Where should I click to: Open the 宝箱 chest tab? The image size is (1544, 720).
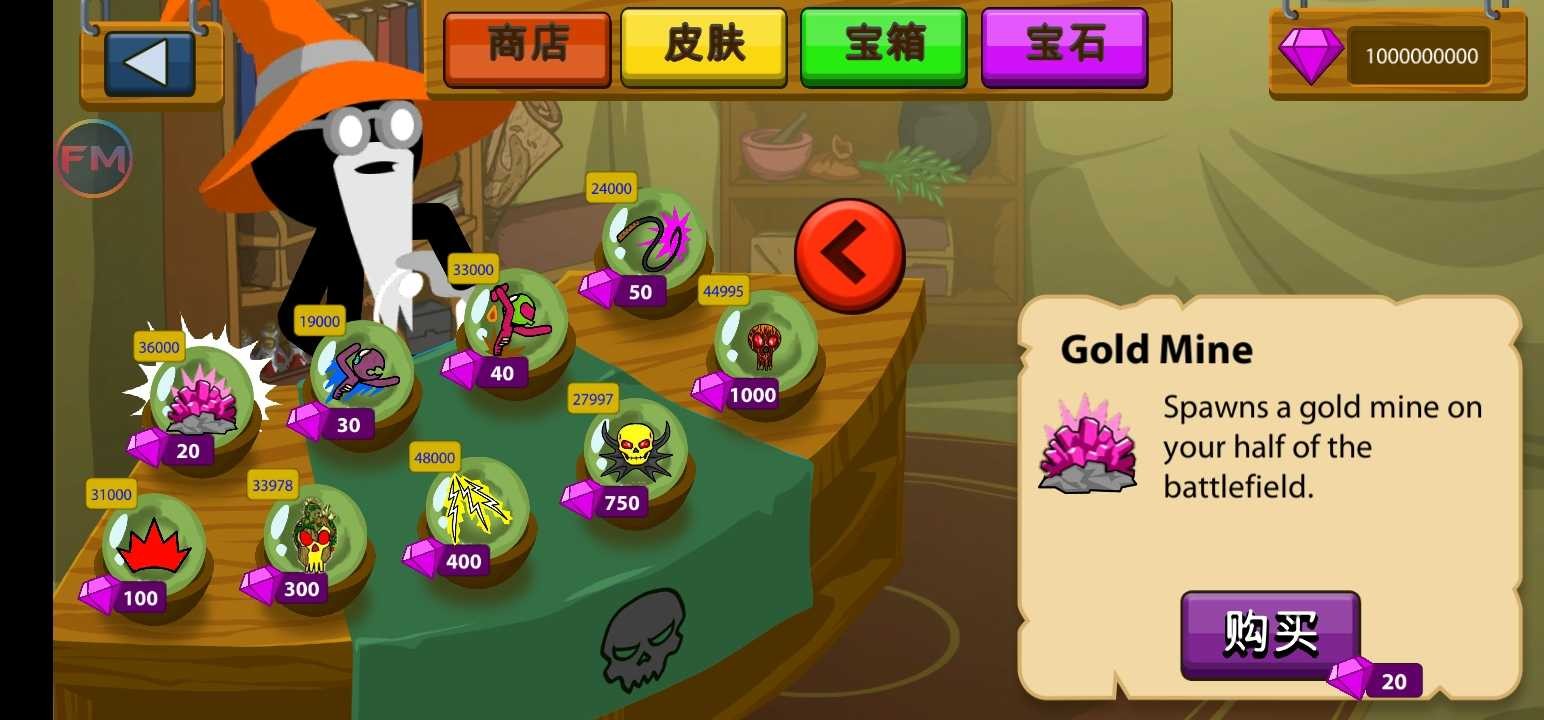884,45
